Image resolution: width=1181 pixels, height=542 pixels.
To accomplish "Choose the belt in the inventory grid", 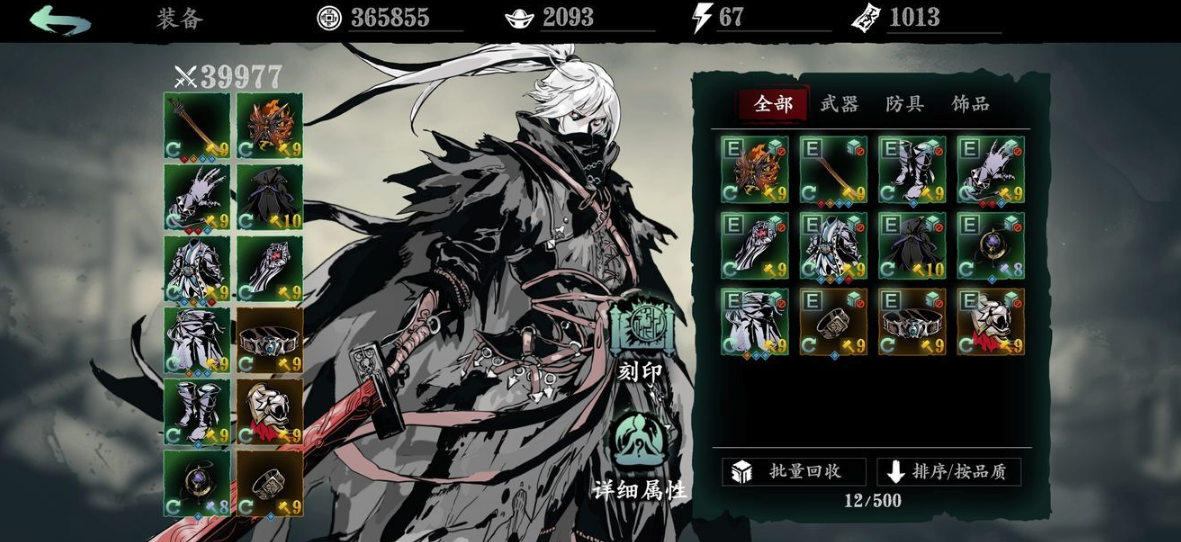I will (x=912, y=322).
